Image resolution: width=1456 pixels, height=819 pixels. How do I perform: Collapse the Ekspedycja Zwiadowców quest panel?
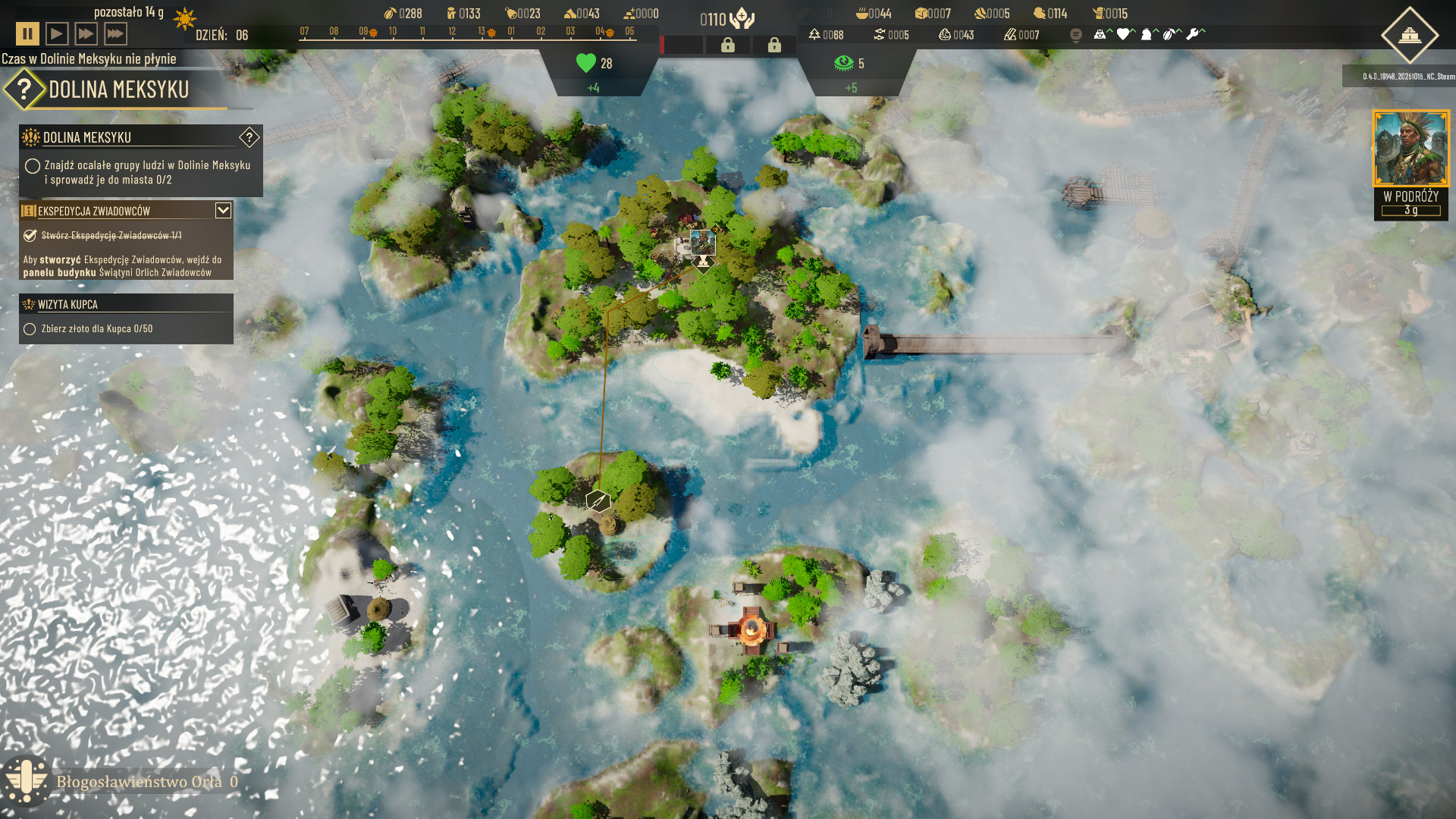(x=223, y=210)
